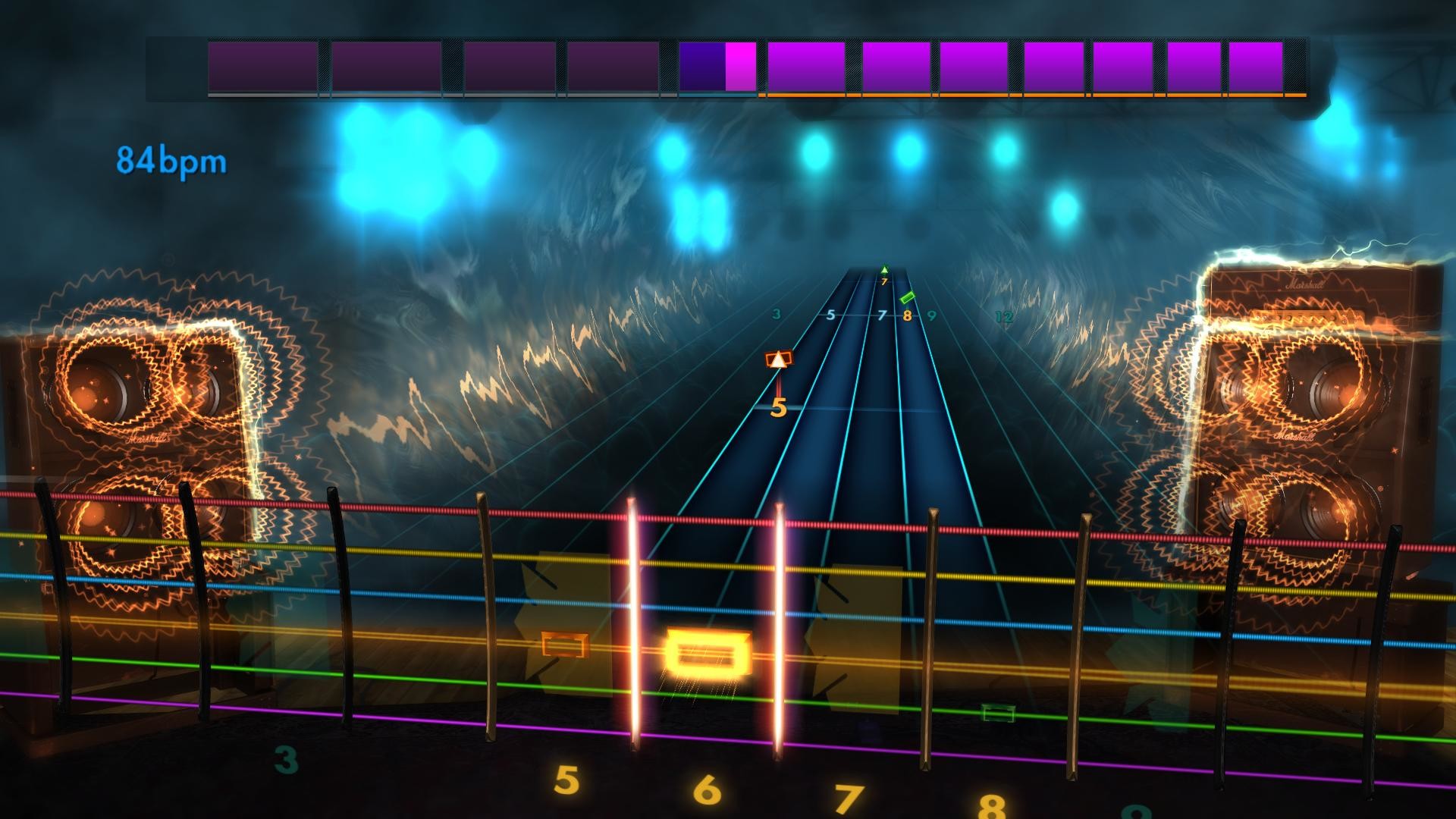
Task: Toggle the teal 9 marker on the note highway
Action: (931, 317)
